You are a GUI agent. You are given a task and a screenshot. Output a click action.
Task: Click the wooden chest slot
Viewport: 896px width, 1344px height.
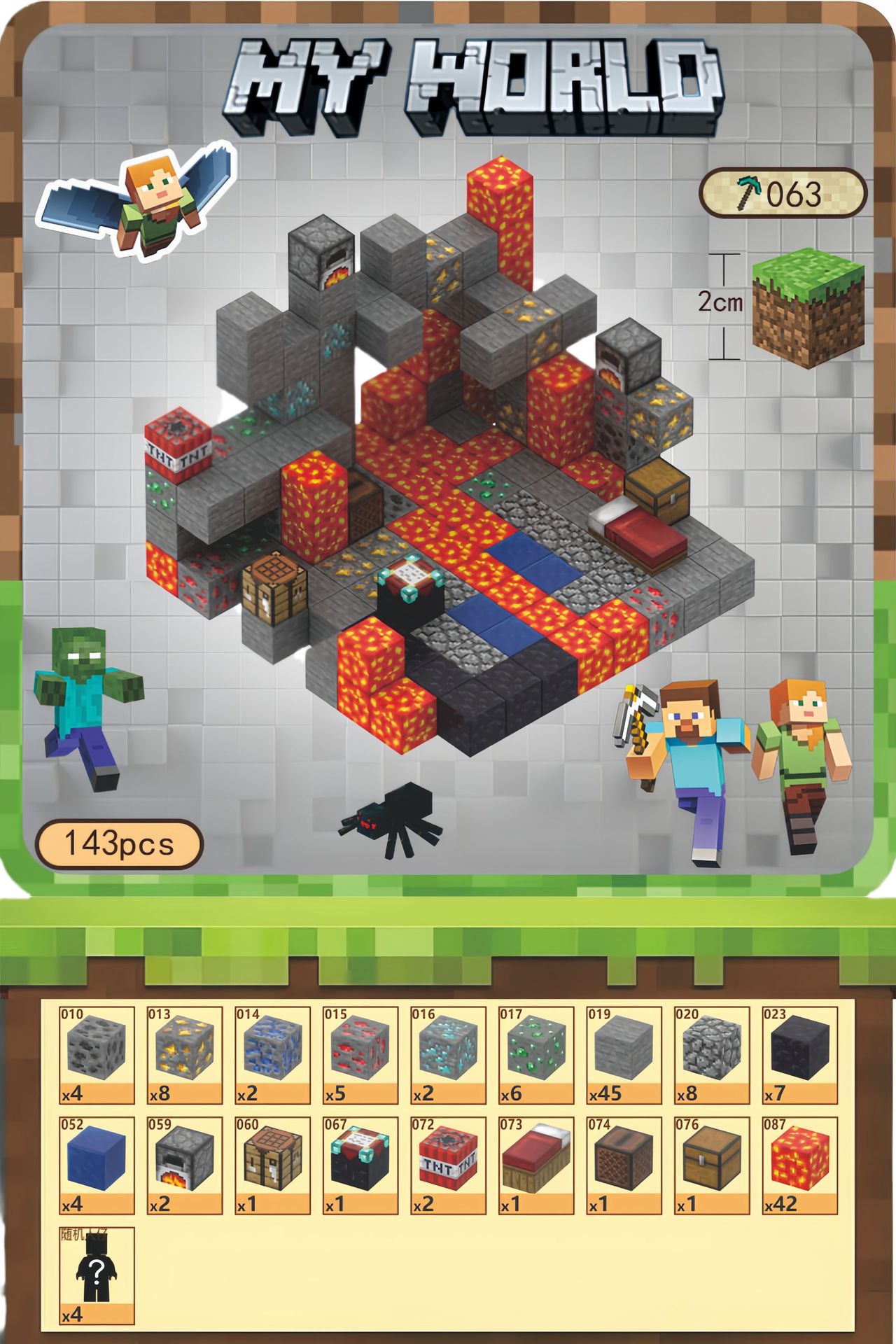click(x=712, y=1165)
